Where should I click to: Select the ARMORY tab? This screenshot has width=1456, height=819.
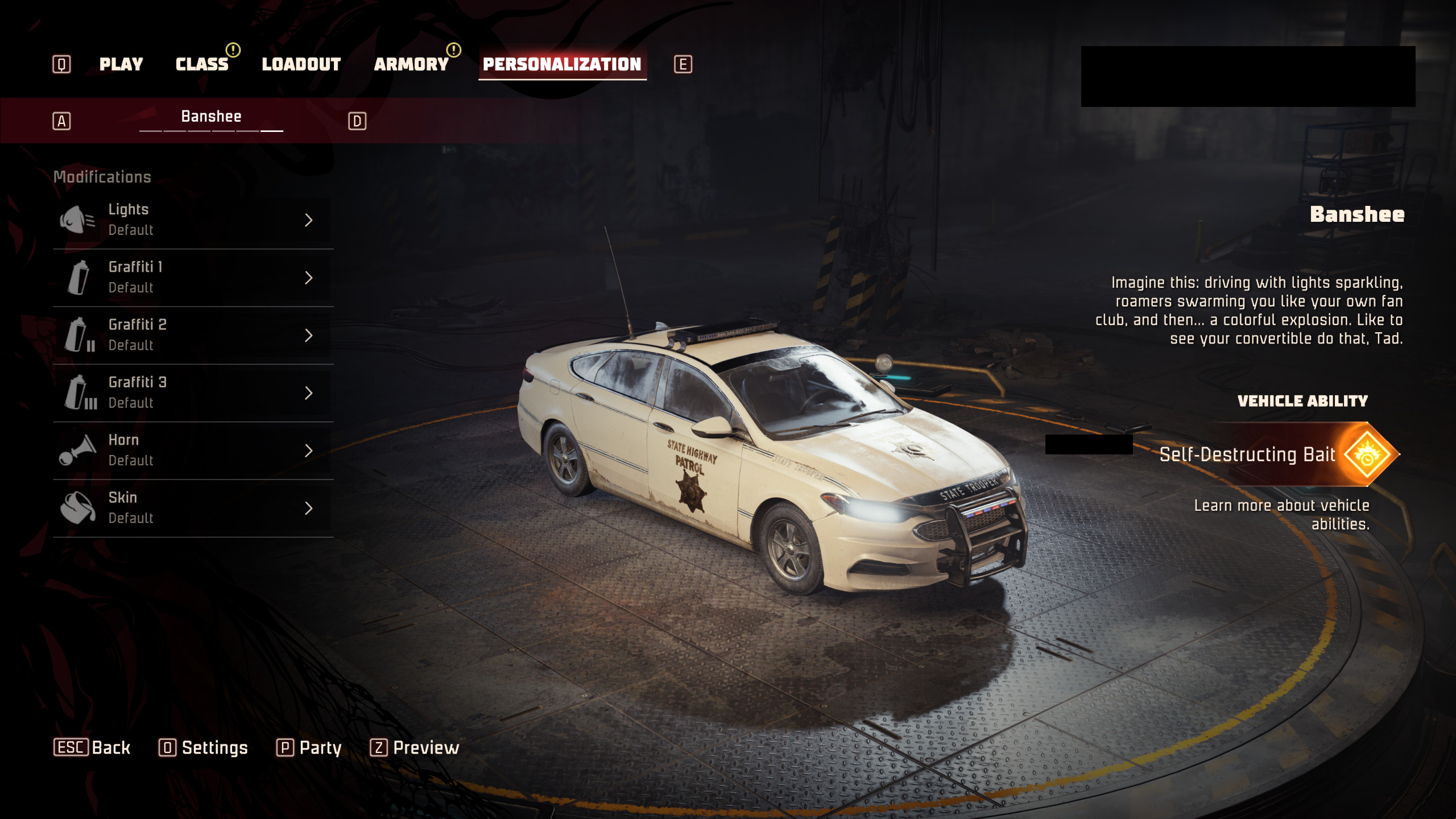411,64
